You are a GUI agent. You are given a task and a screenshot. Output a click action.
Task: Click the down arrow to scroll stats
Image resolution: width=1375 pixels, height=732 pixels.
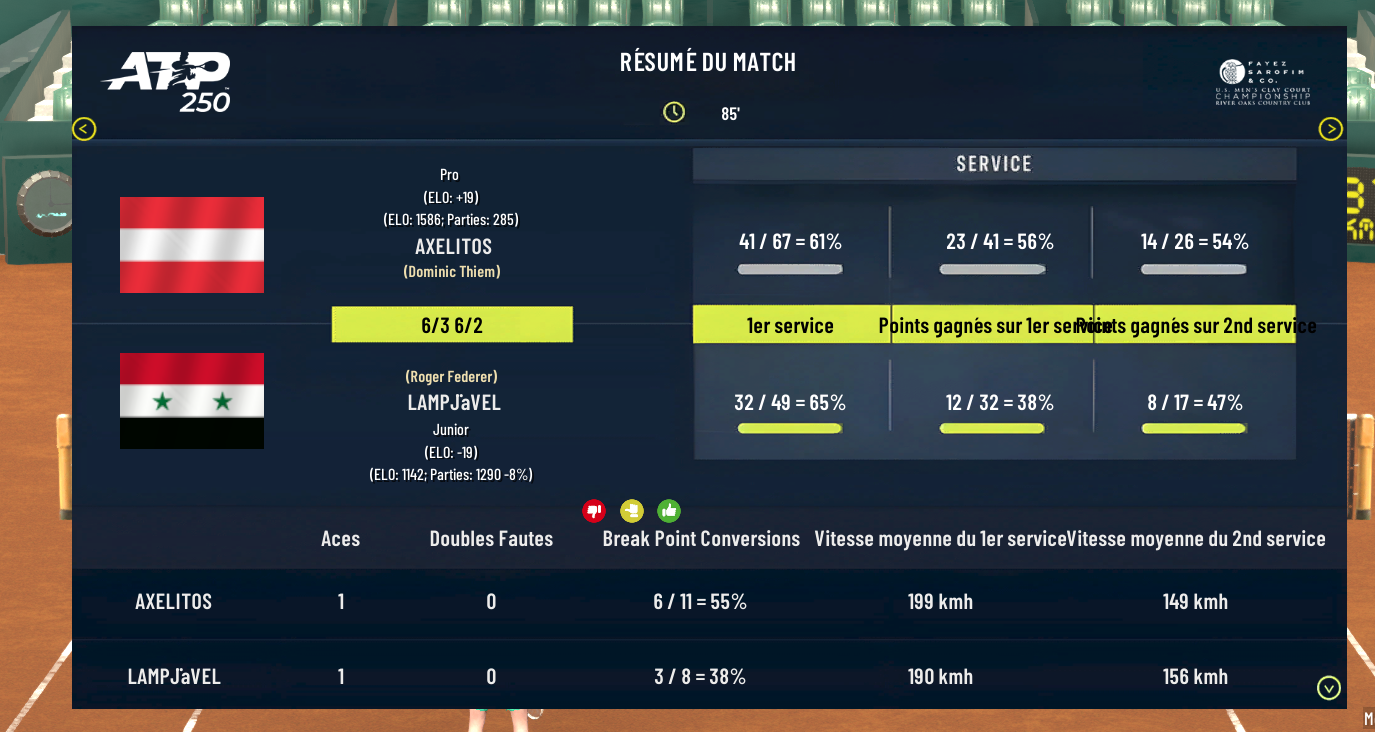tap(1329, 688)
